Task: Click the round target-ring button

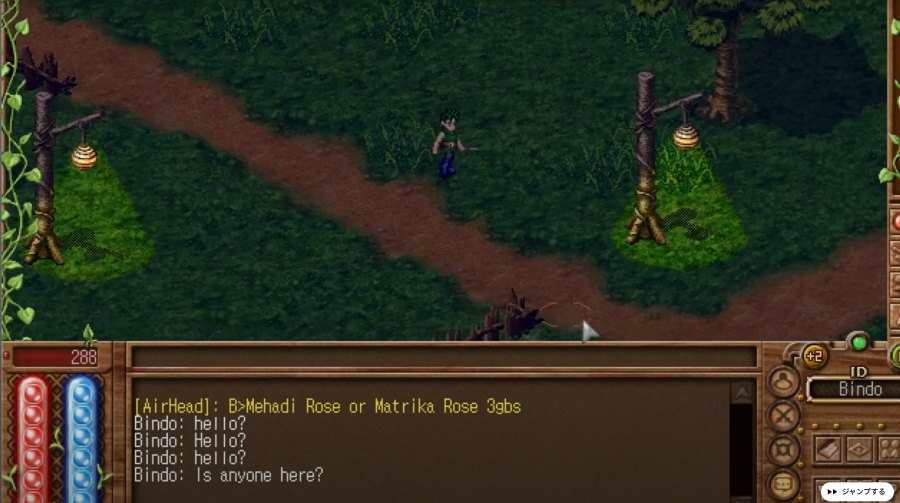Action: pos(783,449)
